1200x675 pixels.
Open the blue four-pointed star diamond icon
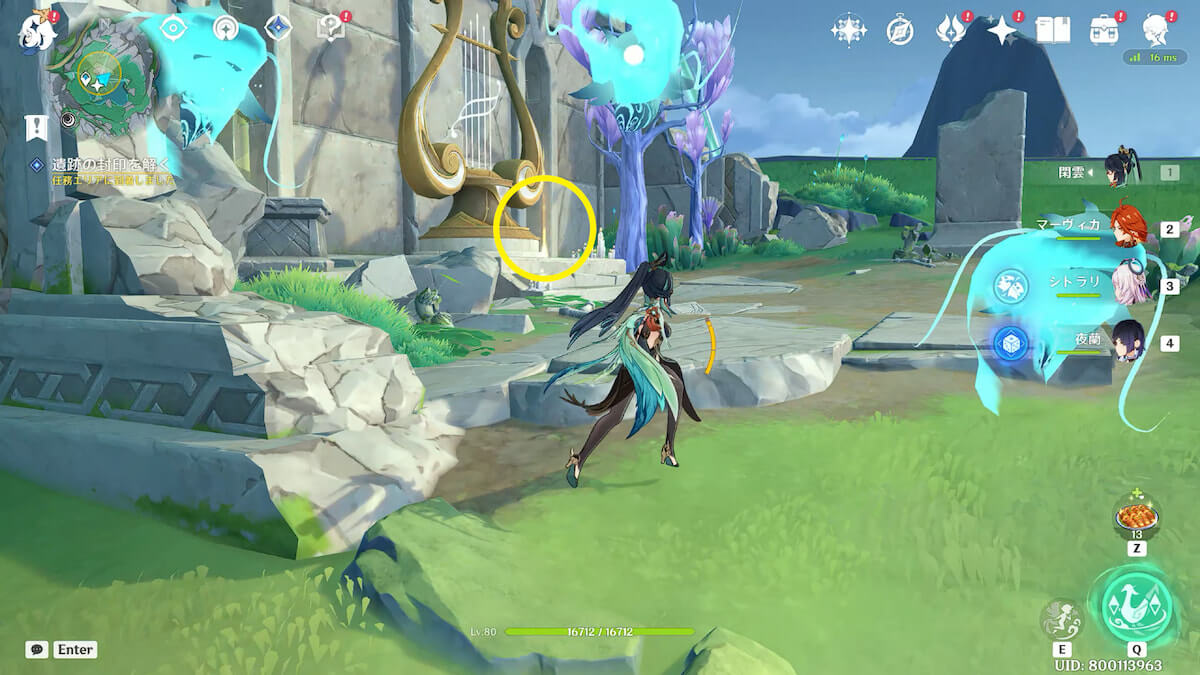277,28
